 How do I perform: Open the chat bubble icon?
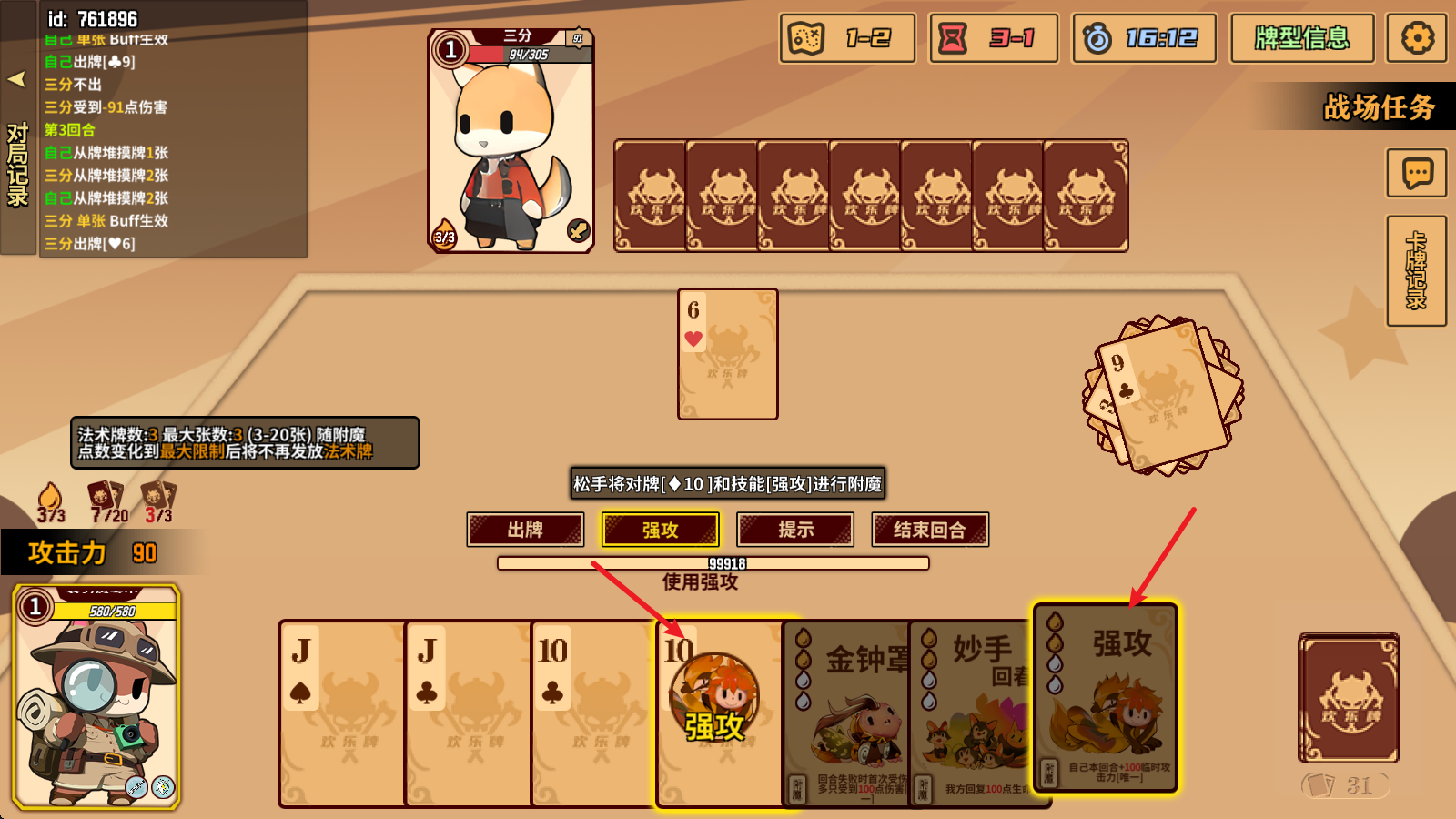click(1415, 173)
